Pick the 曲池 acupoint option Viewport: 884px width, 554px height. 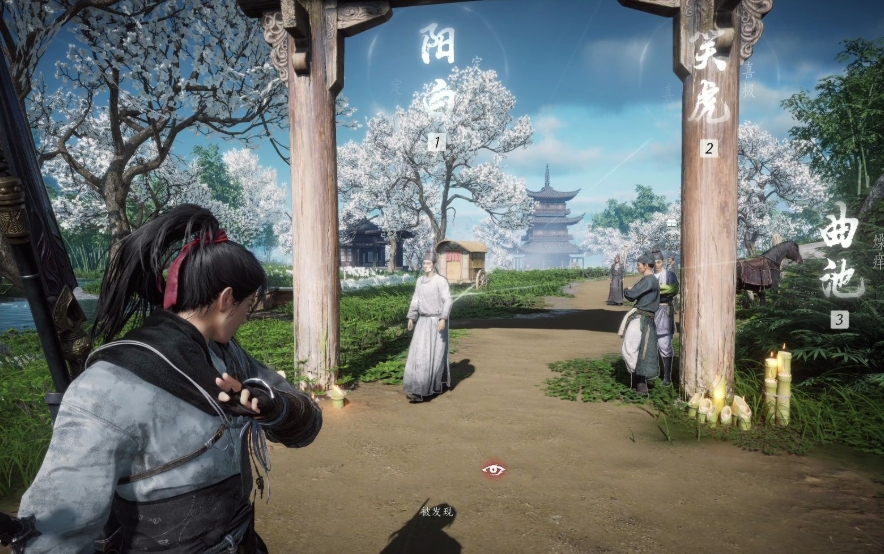(840, 257)
